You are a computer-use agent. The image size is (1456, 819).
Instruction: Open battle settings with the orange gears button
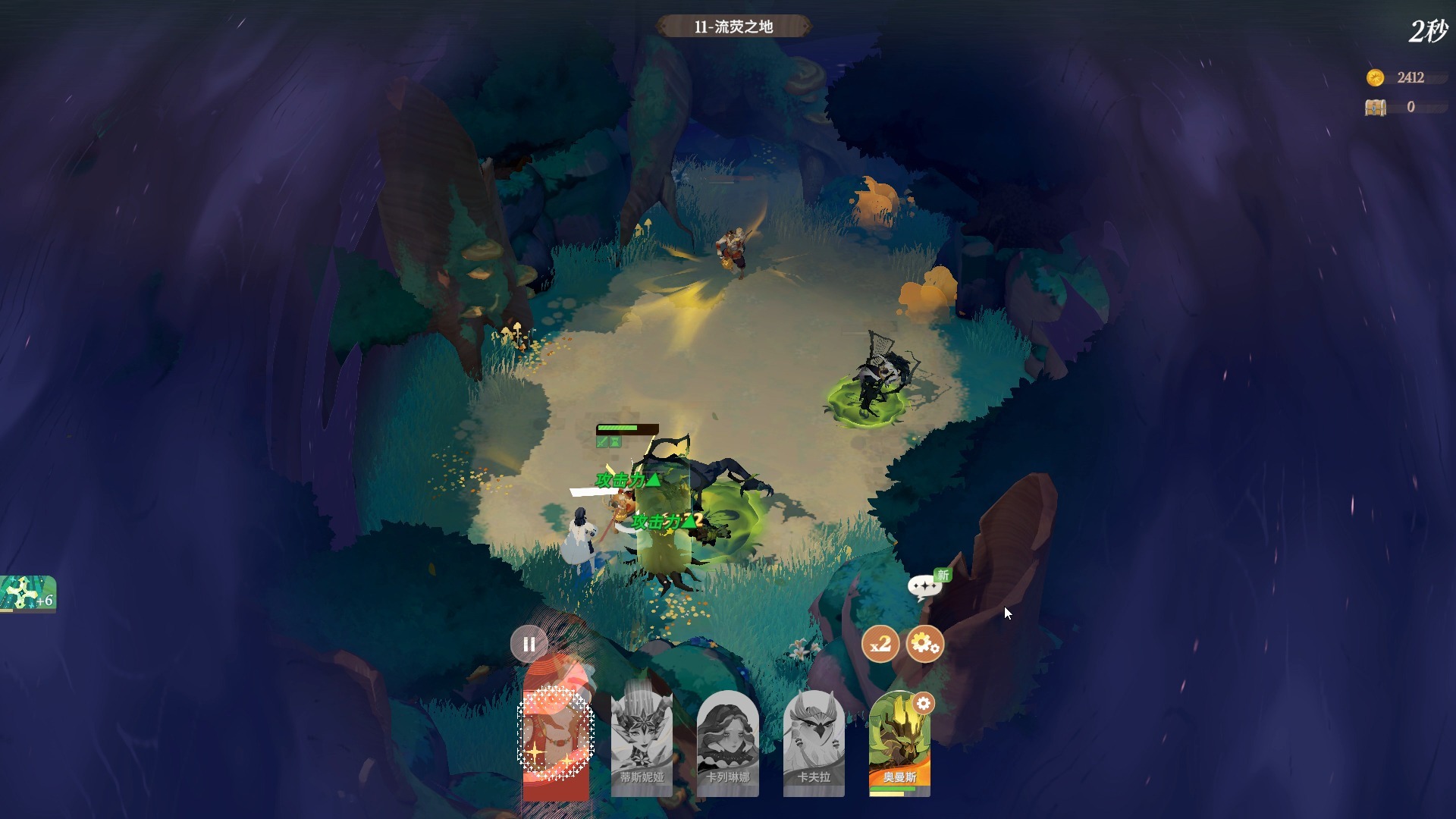pos(924,645)
